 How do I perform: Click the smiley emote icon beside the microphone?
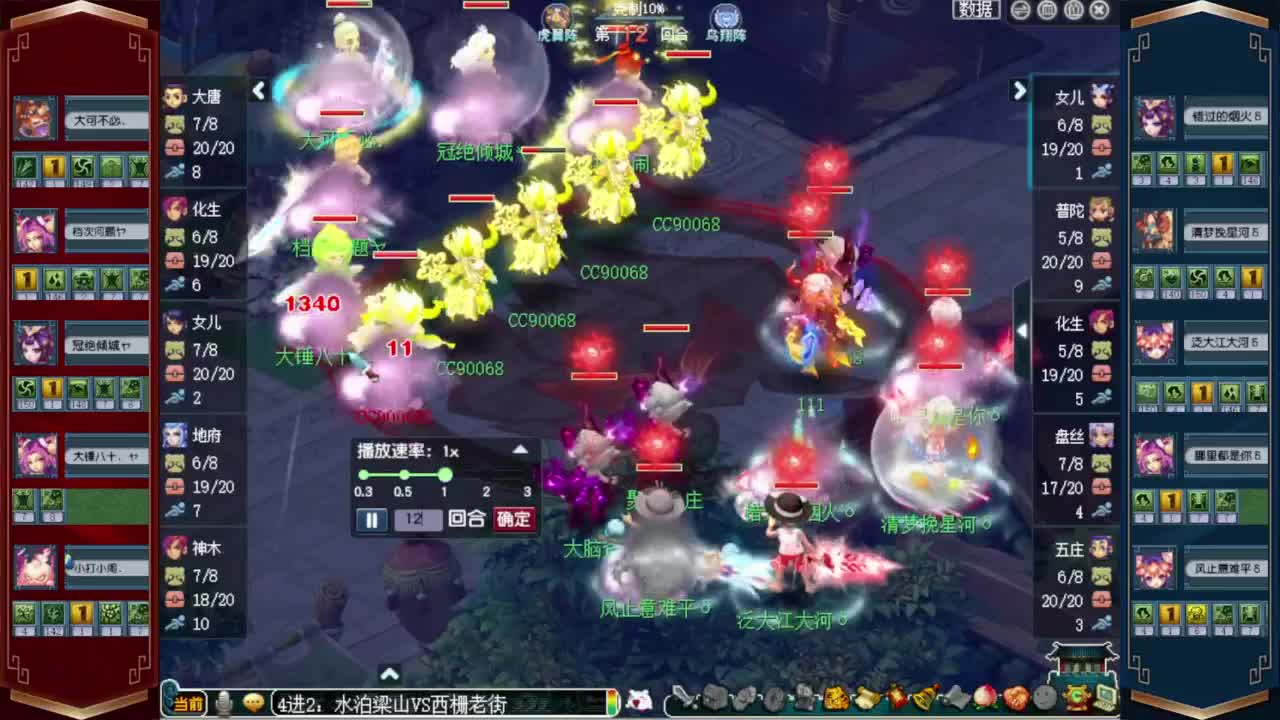pos(253,703)
